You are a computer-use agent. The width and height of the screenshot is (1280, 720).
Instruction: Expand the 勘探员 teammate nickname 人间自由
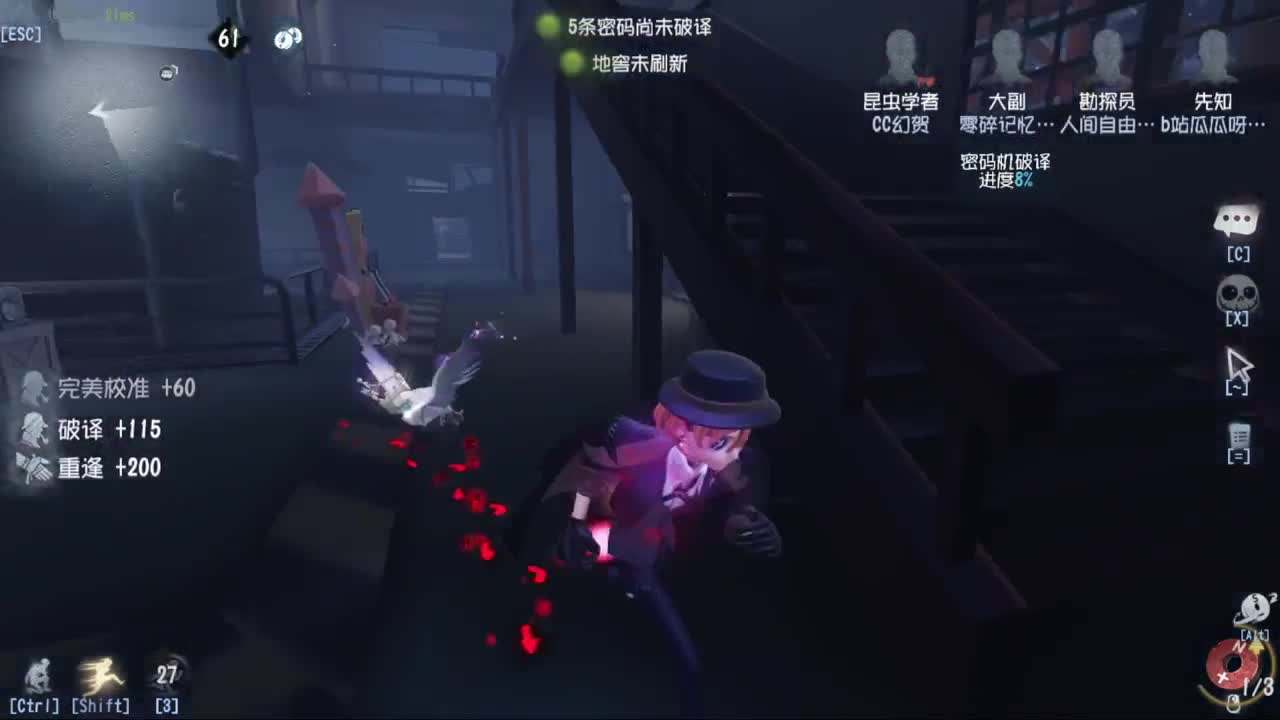(x=1100, y=125)
